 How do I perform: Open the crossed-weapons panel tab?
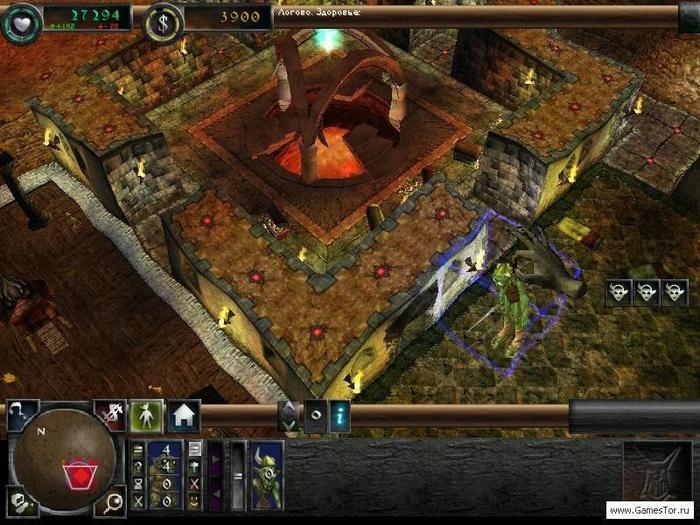tap(109, 415)
